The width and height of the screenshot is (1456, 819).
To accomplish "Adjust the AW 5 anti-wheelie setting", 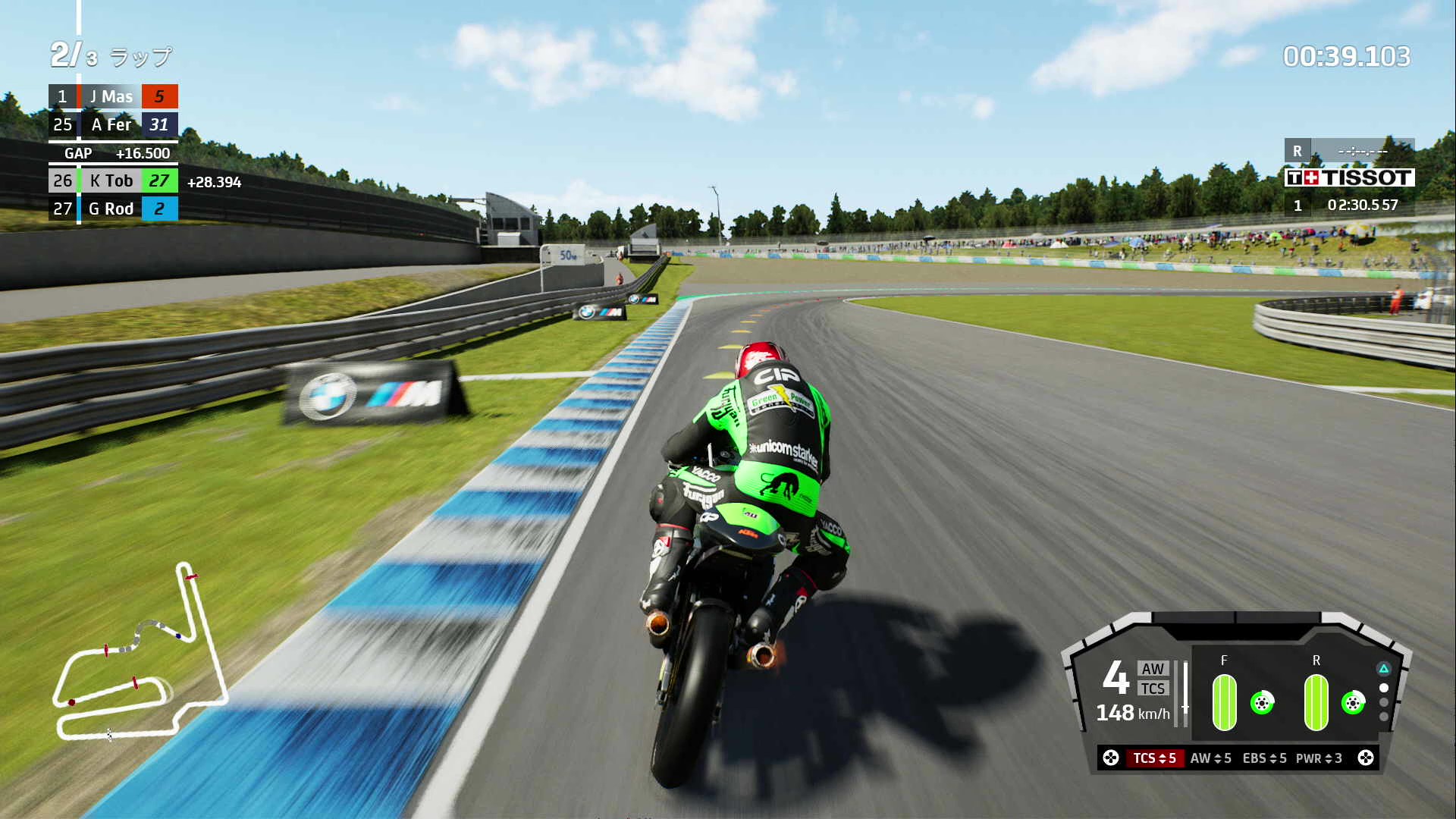I will coord(1210,758).
